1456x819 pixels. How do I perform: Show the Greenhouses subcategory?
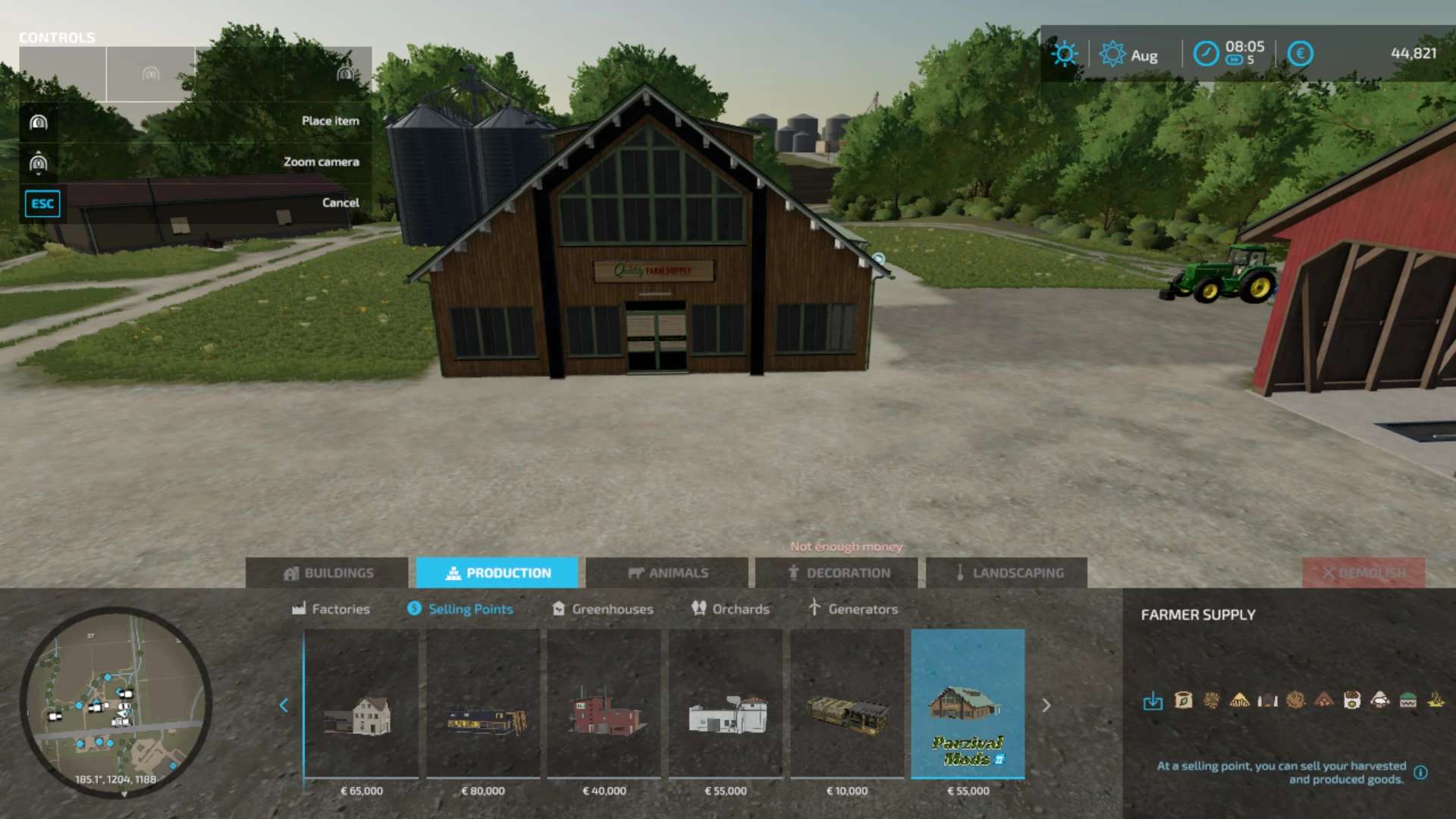(x=602, y=609)
